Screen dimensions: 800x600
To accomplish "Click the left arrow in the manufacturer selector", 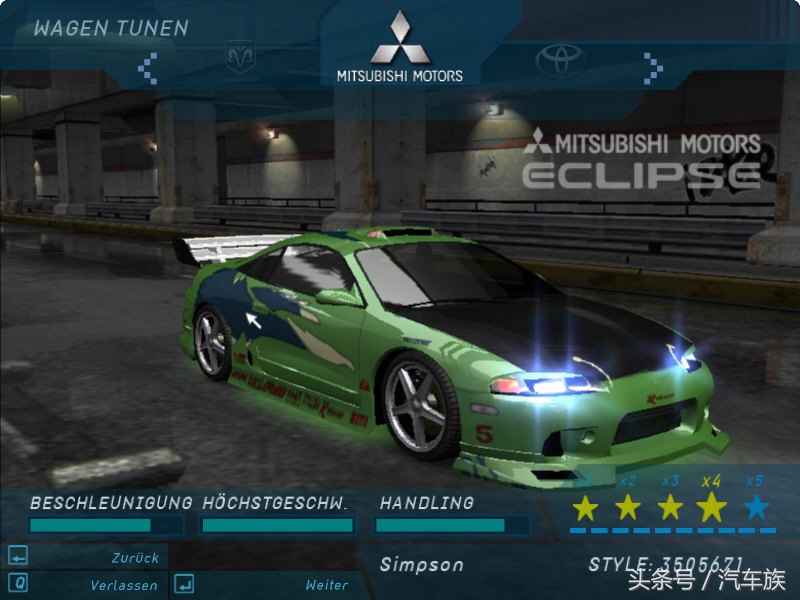I will (x=148, y=67).
